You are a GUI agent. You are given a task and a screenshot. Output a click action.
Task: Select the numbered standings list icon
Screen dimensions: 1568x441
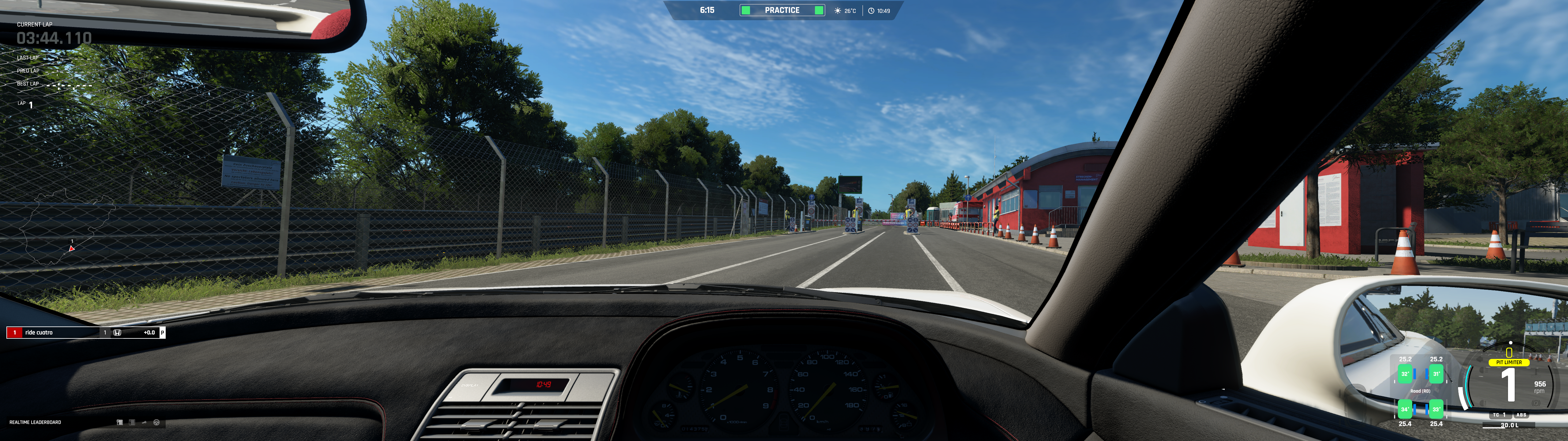click(131, 422)
